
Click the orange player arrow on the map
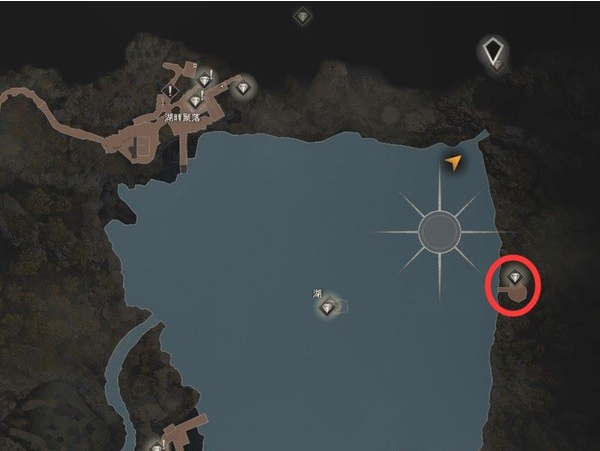[454, 162]
